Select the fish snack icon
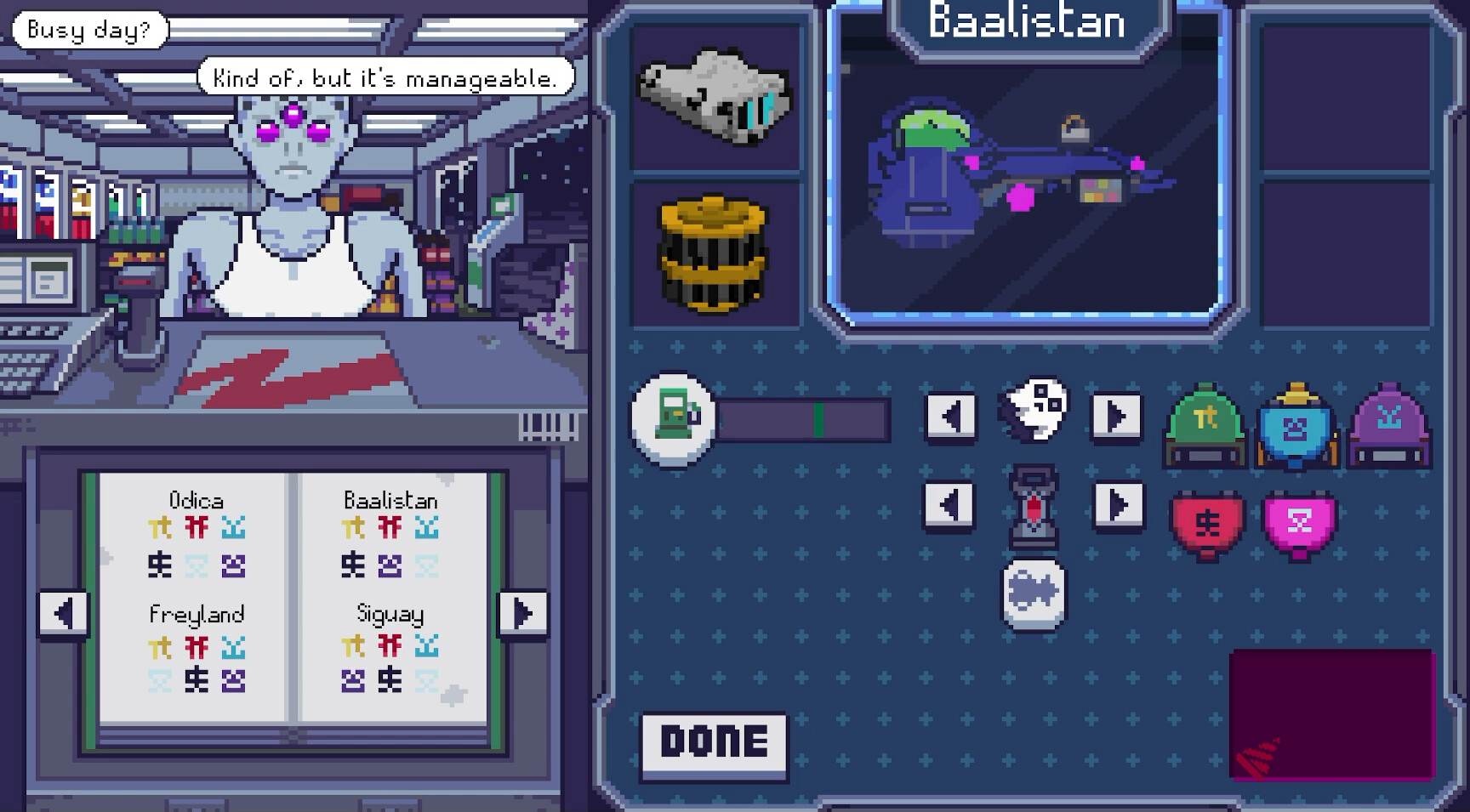Screen dimensions: 1470x812 coord(1032,595)
